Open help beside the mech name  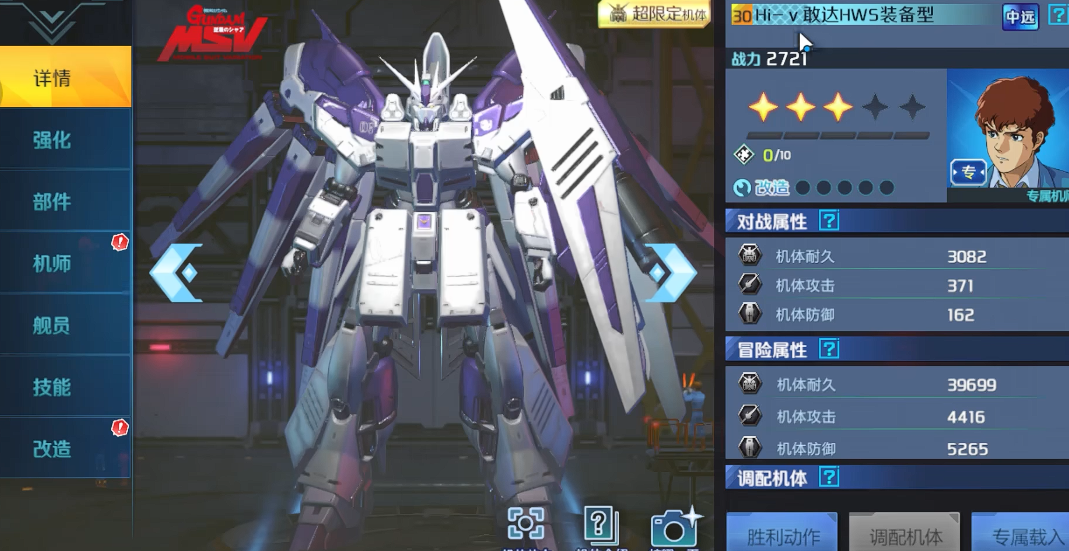click(1058, 16)
